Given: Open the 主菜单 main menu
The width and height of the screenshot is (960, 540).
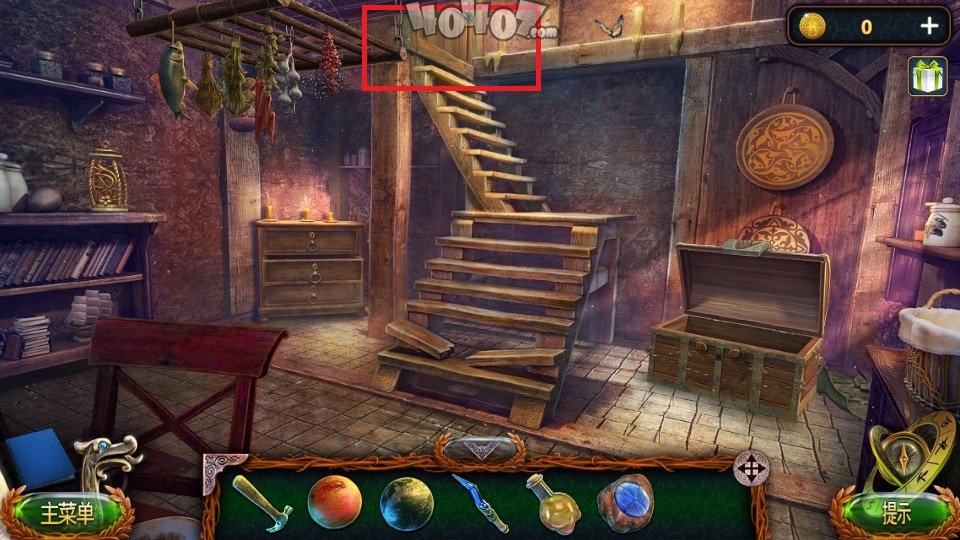Looking at the screenshot, I should [x=67, y=514].
